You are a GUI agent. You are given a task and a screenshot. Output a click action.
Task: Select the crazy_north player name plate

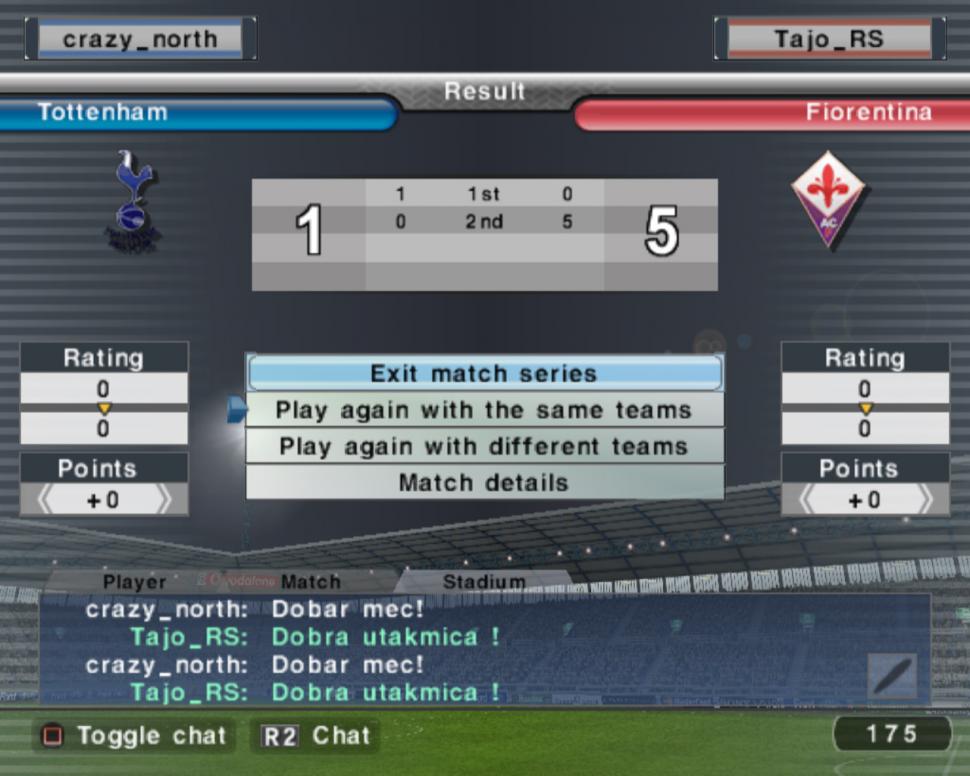click(x=140, y=39)
